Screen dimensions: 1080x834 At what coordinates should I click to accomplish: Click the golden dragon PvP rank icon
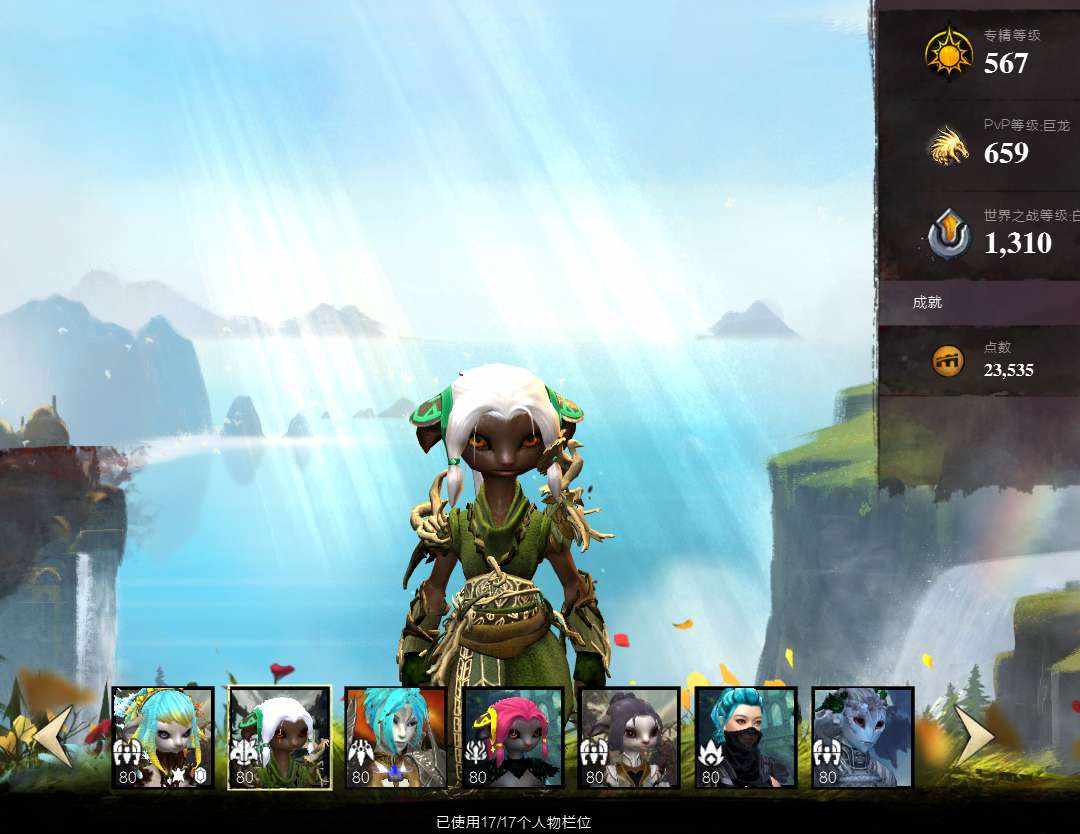[948, 146]
